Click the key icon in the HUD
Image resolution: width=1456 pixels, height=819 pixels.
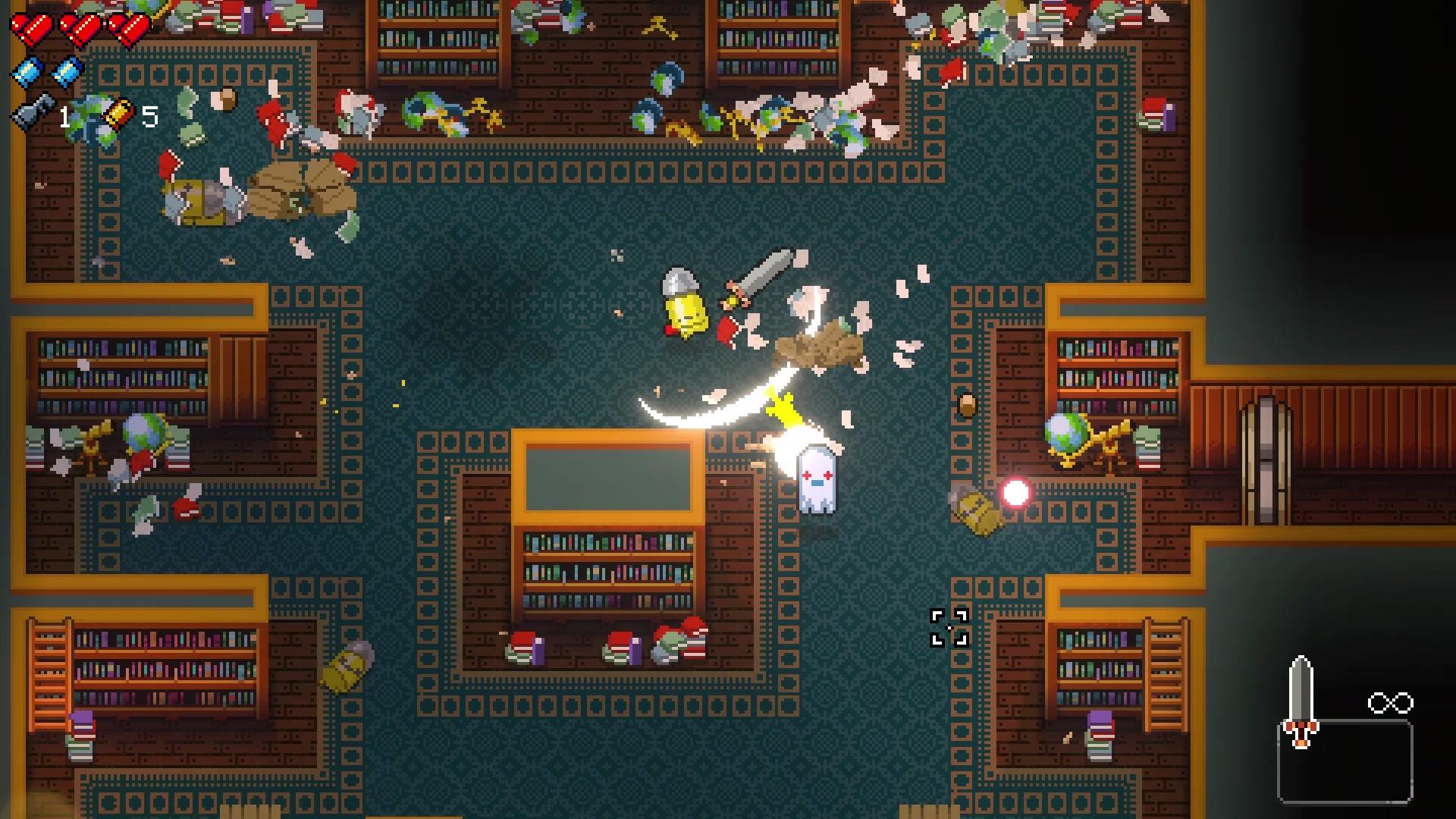coord(33,114)
